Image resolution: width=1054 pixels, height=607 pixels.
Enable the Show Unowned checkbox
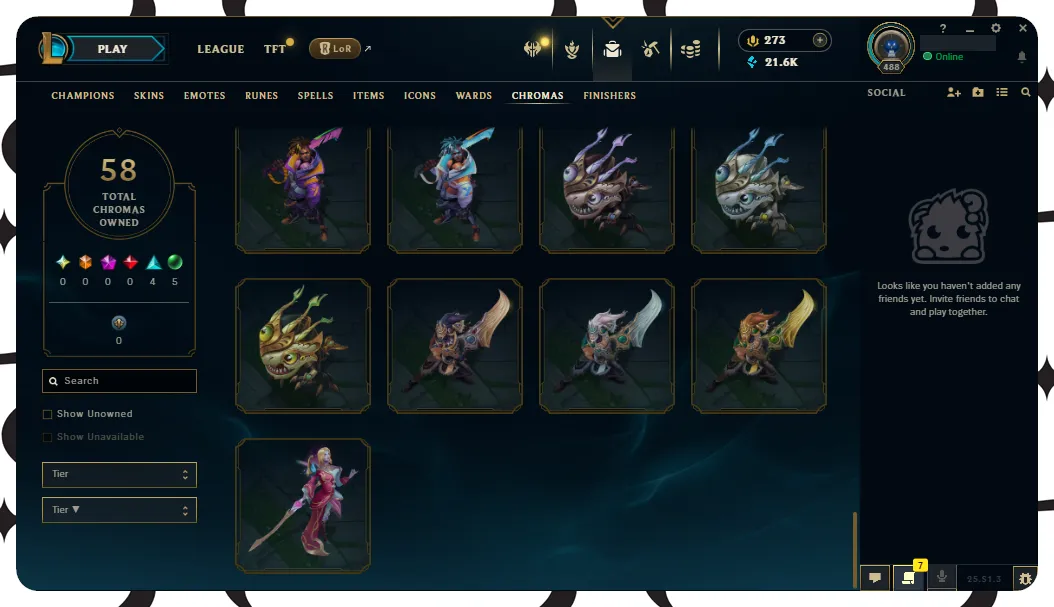point(48,414)
